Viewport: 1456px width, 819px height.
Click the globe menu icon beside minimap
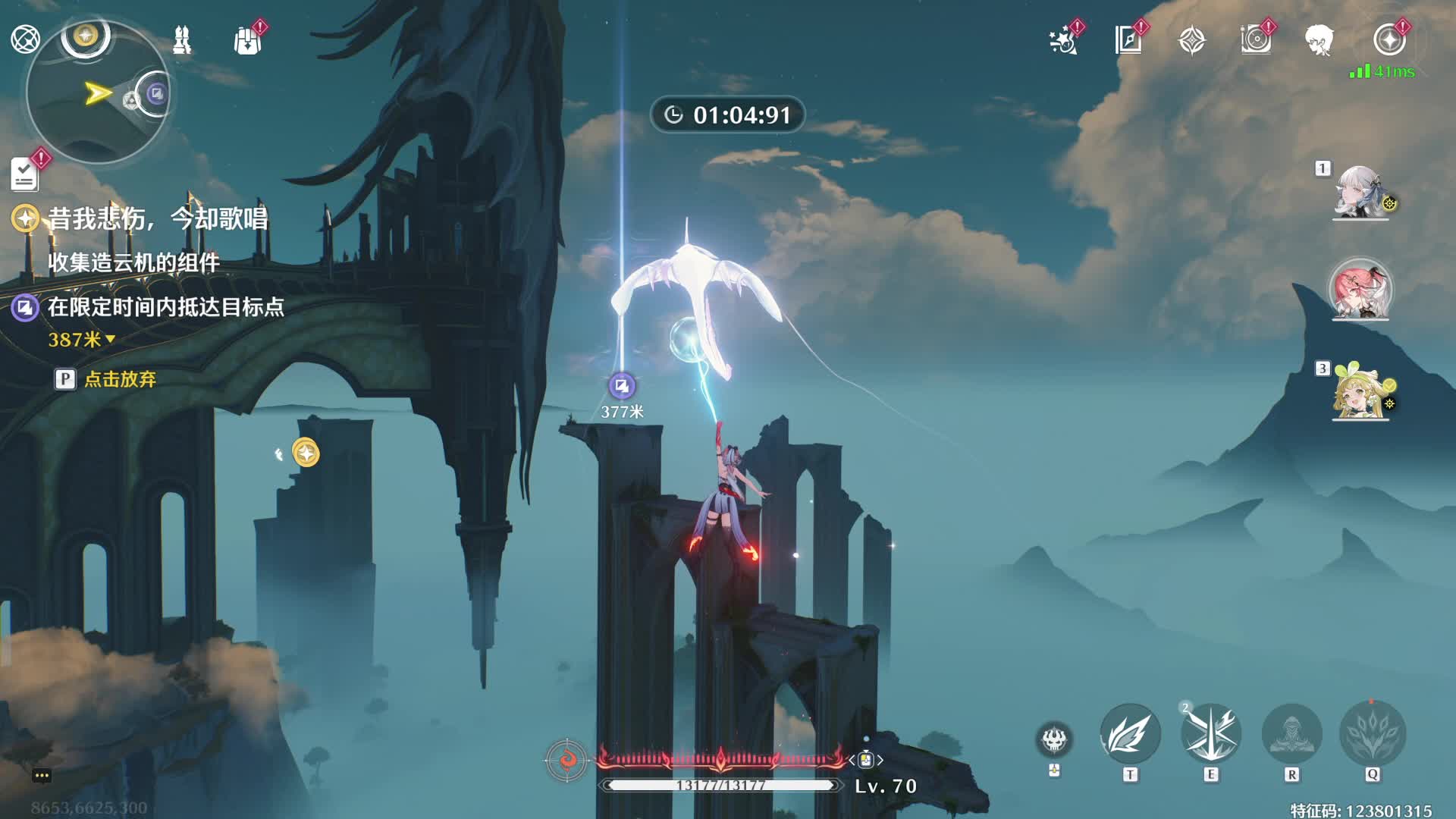[25, 39]
